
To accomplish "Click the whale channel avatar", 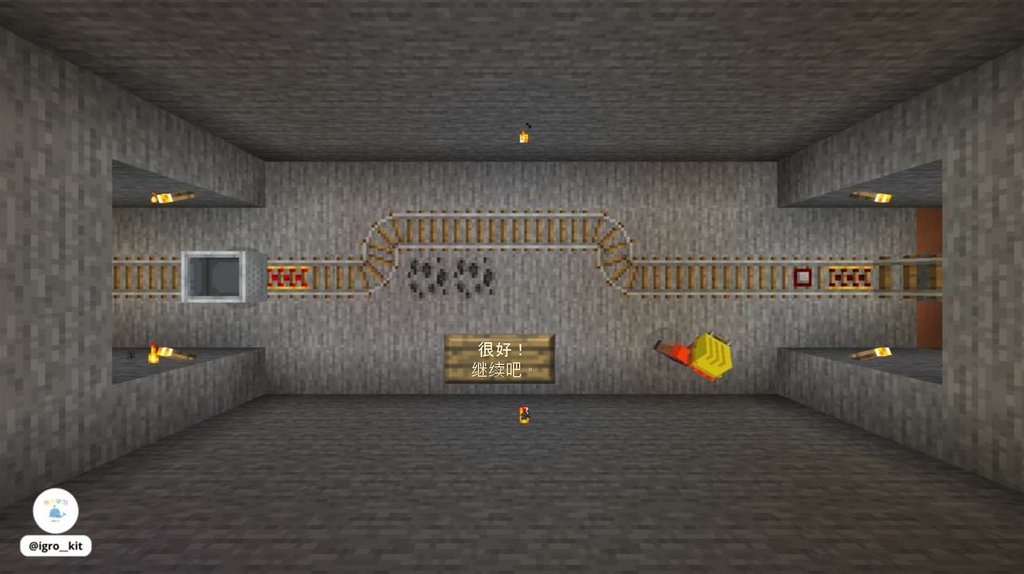I will click(x=55, y=511).
